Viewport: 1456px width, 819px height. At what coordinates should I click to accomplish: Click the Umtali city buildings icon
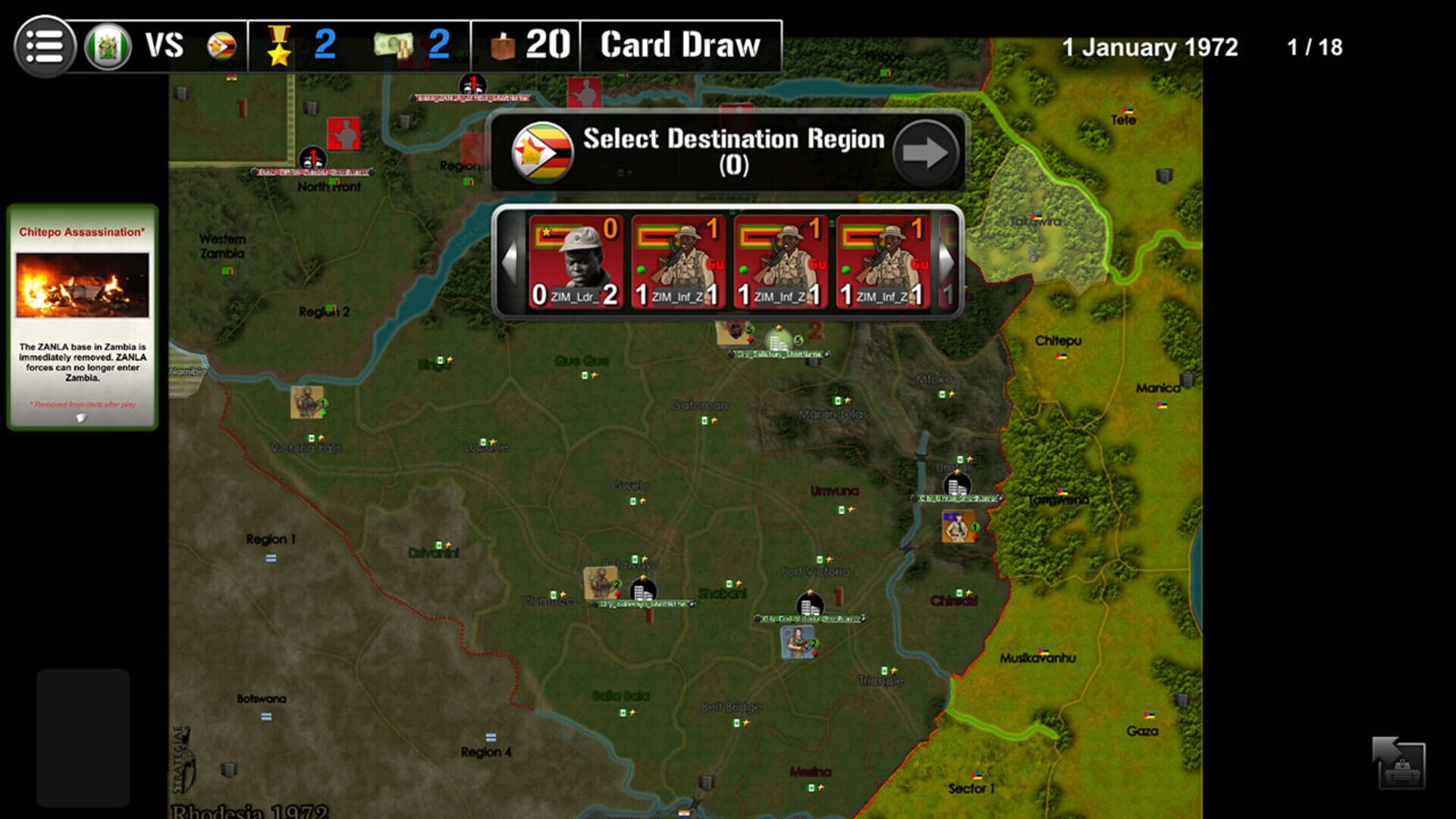tap(956, 485)
